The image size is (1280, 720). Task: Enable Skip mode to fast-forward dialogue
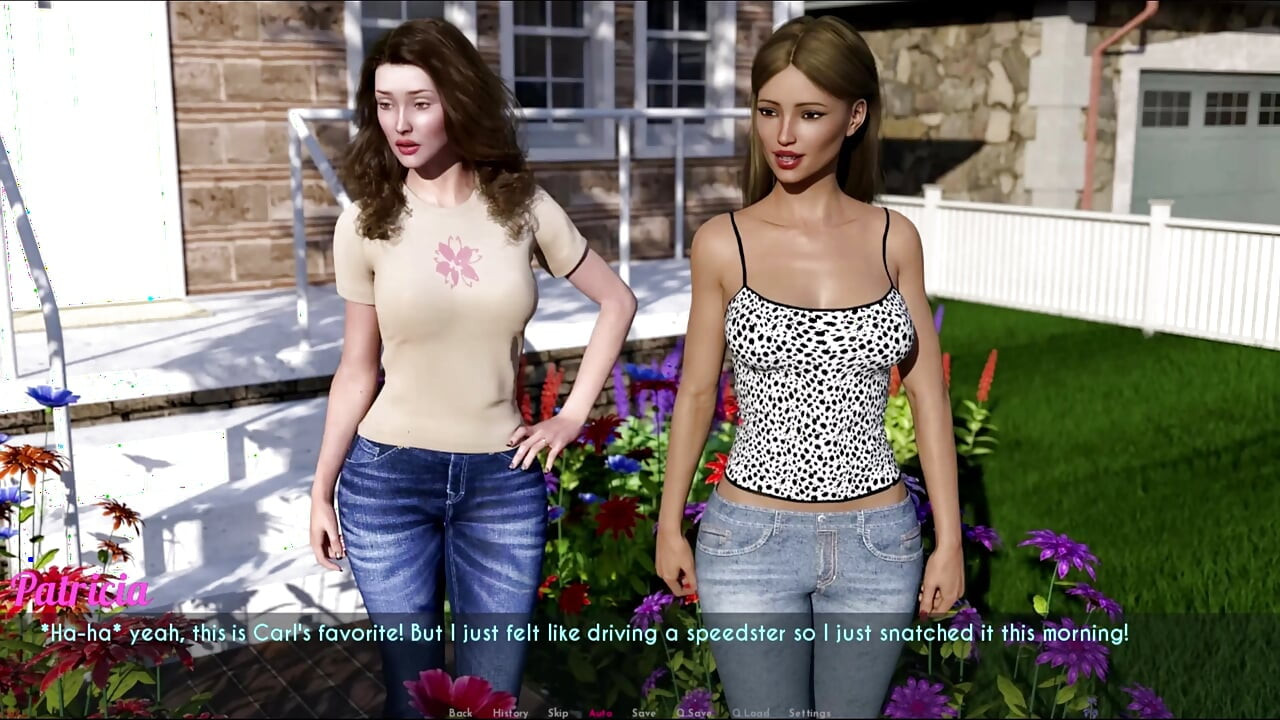coord(558,712)
